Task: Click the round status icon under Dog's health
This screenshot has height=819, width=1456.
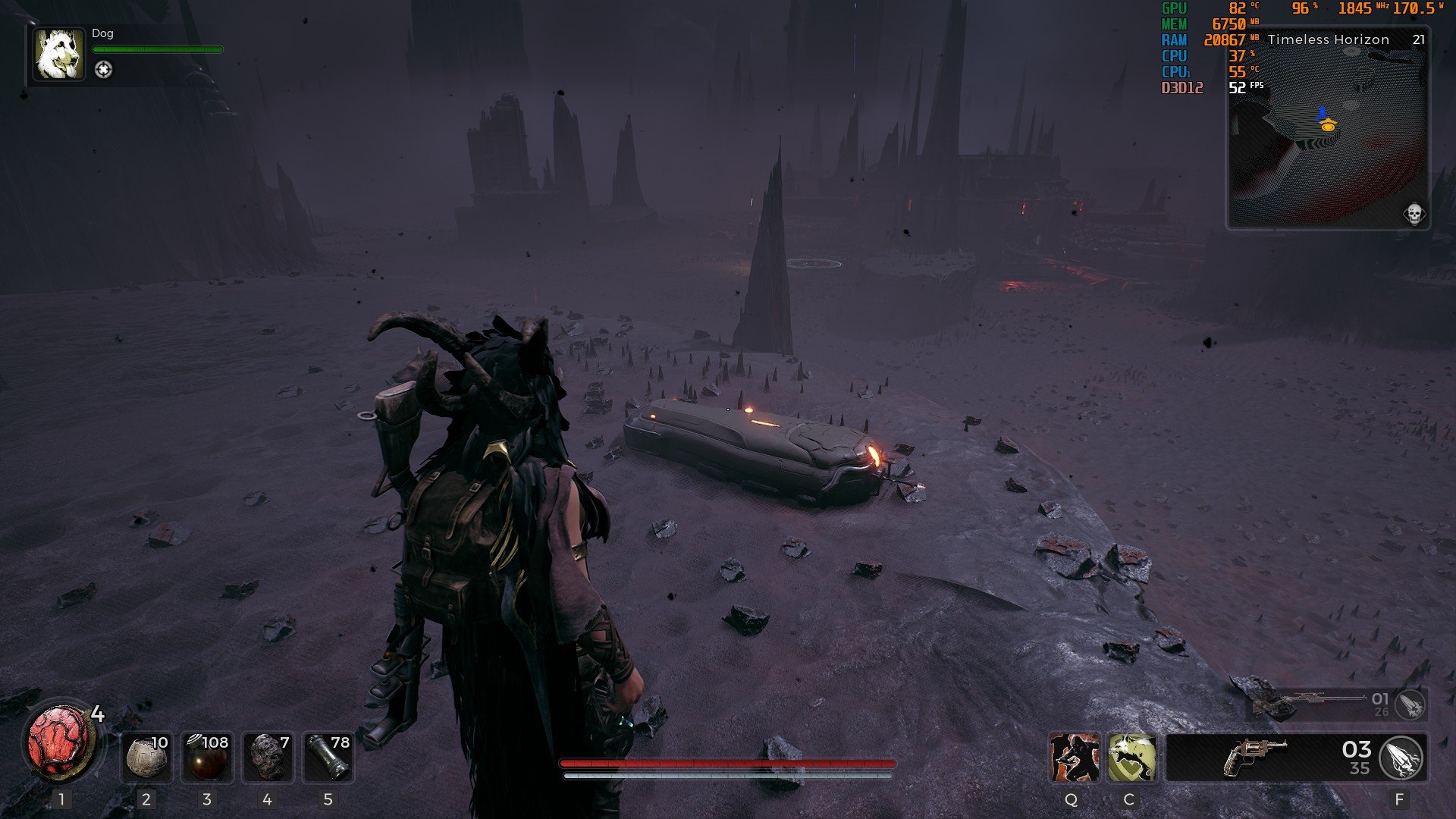Action: (x=103, y=70)
